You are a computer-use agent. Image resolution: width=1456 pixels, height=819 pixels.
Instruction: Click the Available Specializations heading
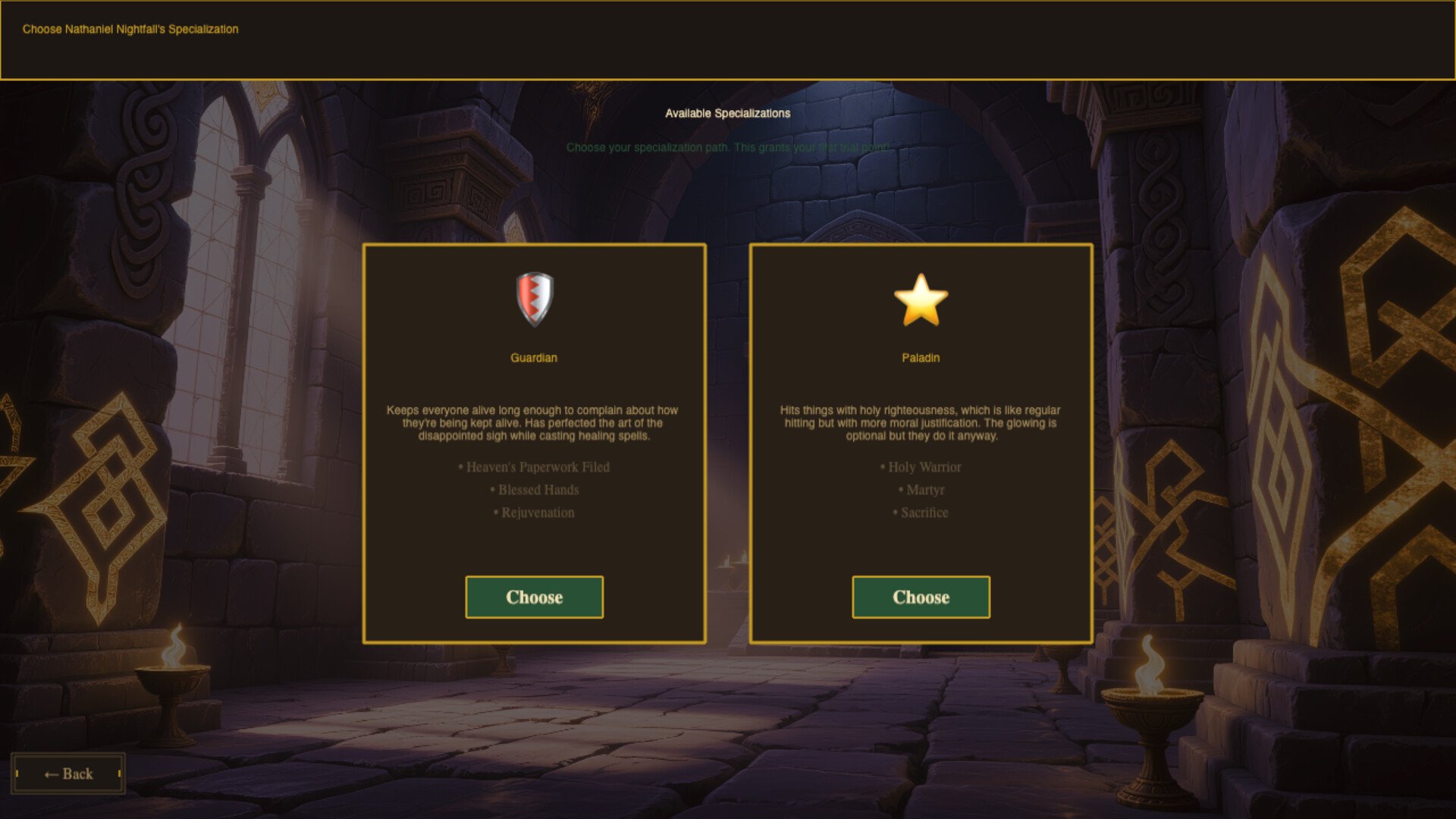tap(727, 114)
